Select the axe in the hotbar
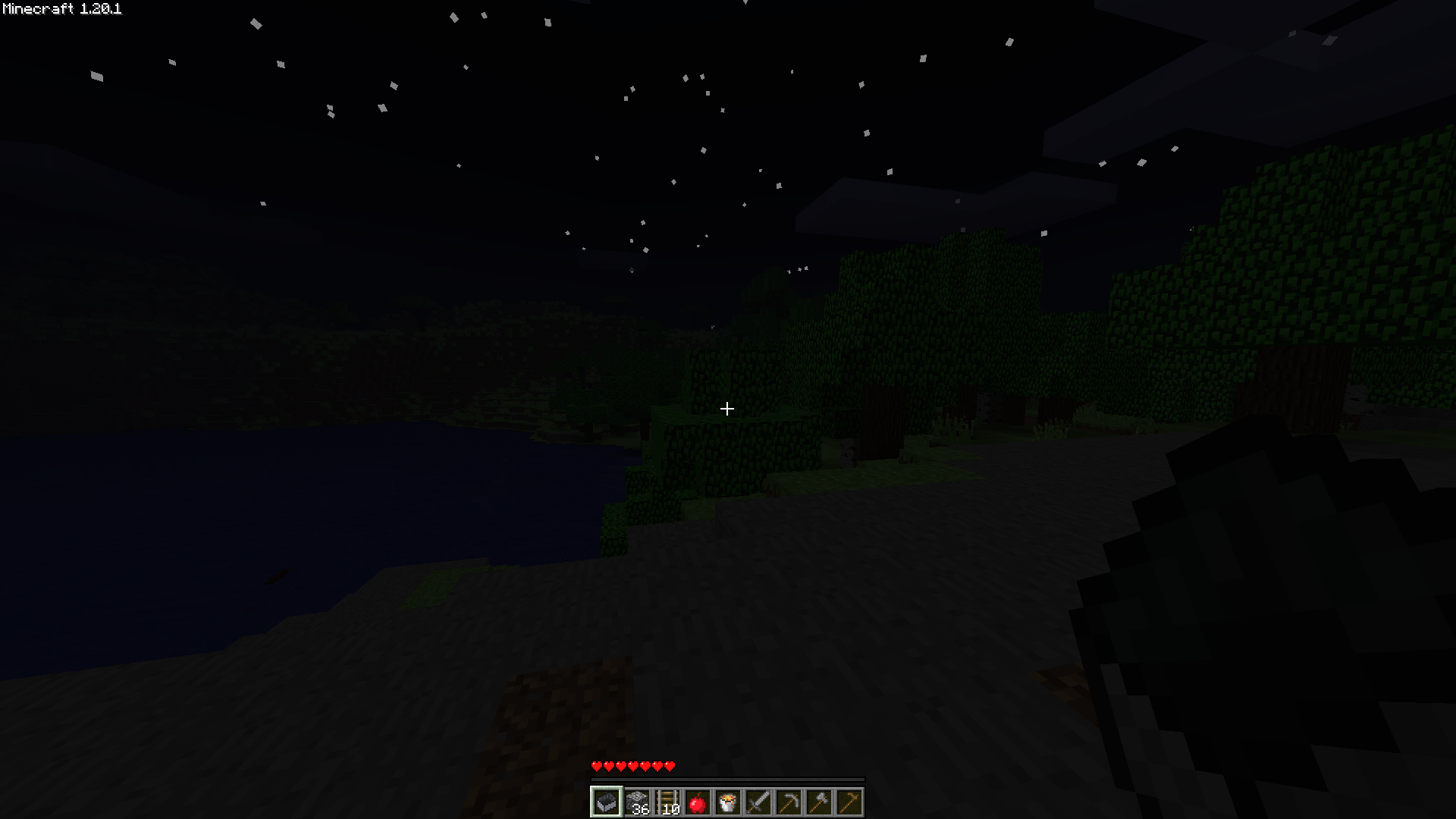 (819, 802)
